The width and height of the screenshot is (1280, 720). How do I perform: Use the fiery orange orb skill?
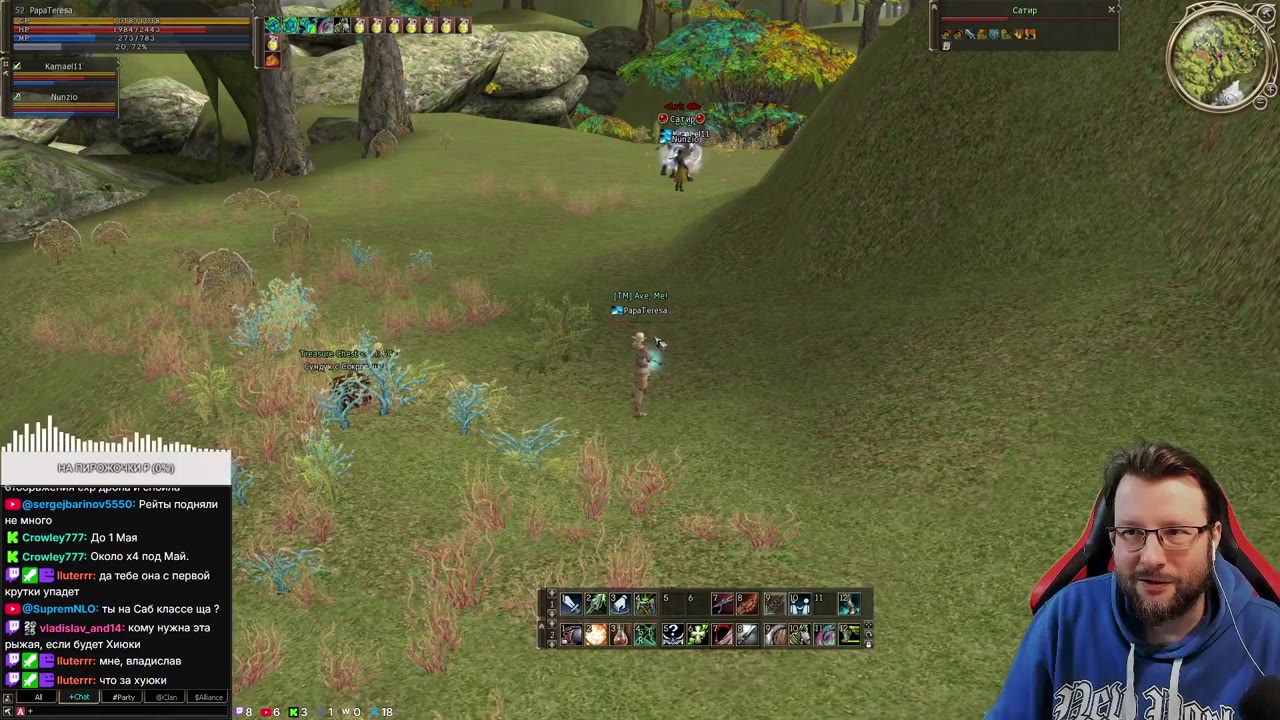coord(596,635)
